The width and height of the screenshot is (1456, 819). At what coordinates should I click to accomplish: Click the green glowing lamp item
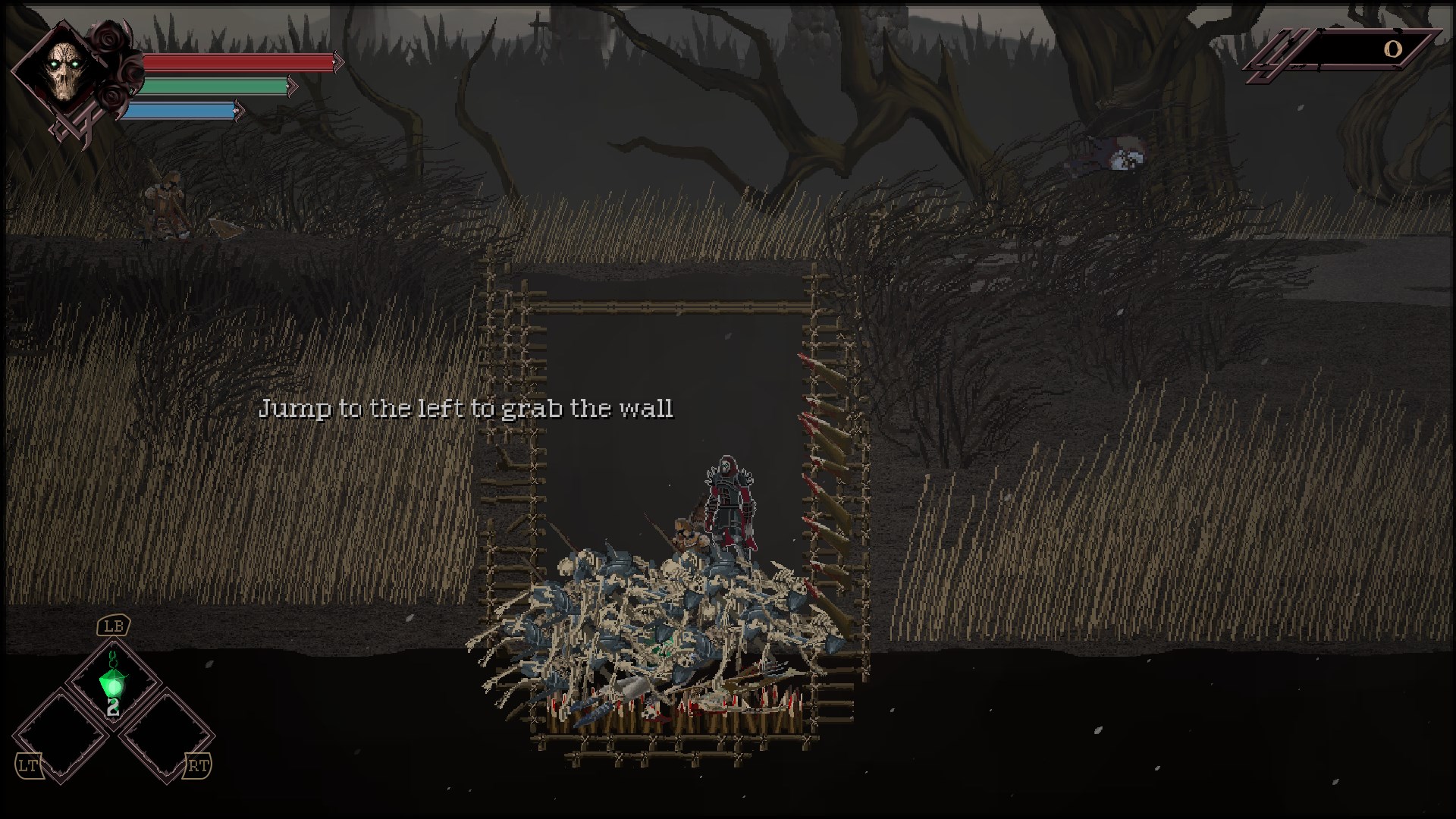click(114, 686)
